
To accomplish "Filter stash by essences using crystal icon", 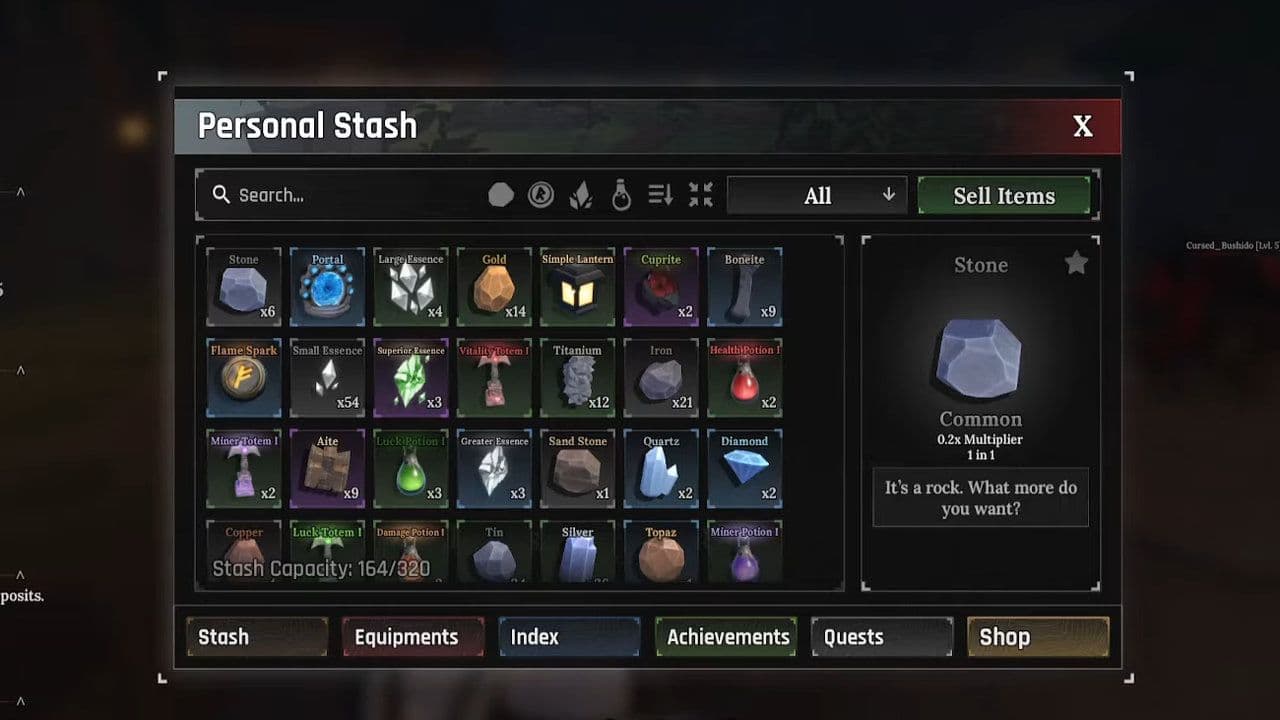I will (x=580, y=194).
